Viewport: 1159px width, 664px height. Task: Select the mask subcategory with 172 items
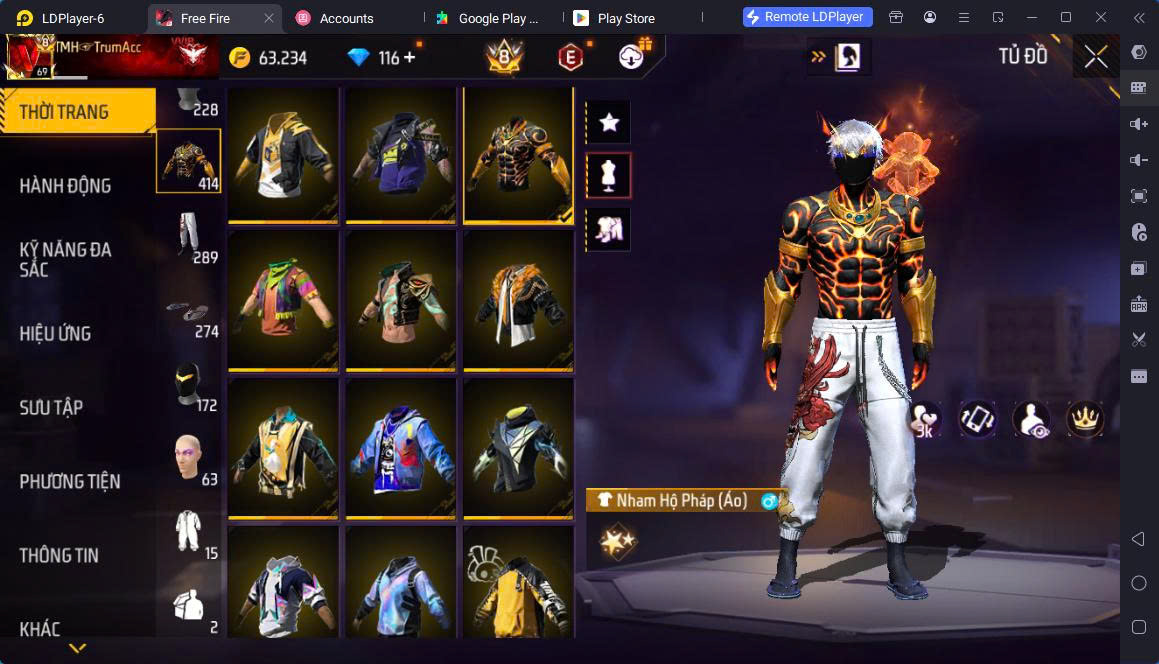(188, 384)
